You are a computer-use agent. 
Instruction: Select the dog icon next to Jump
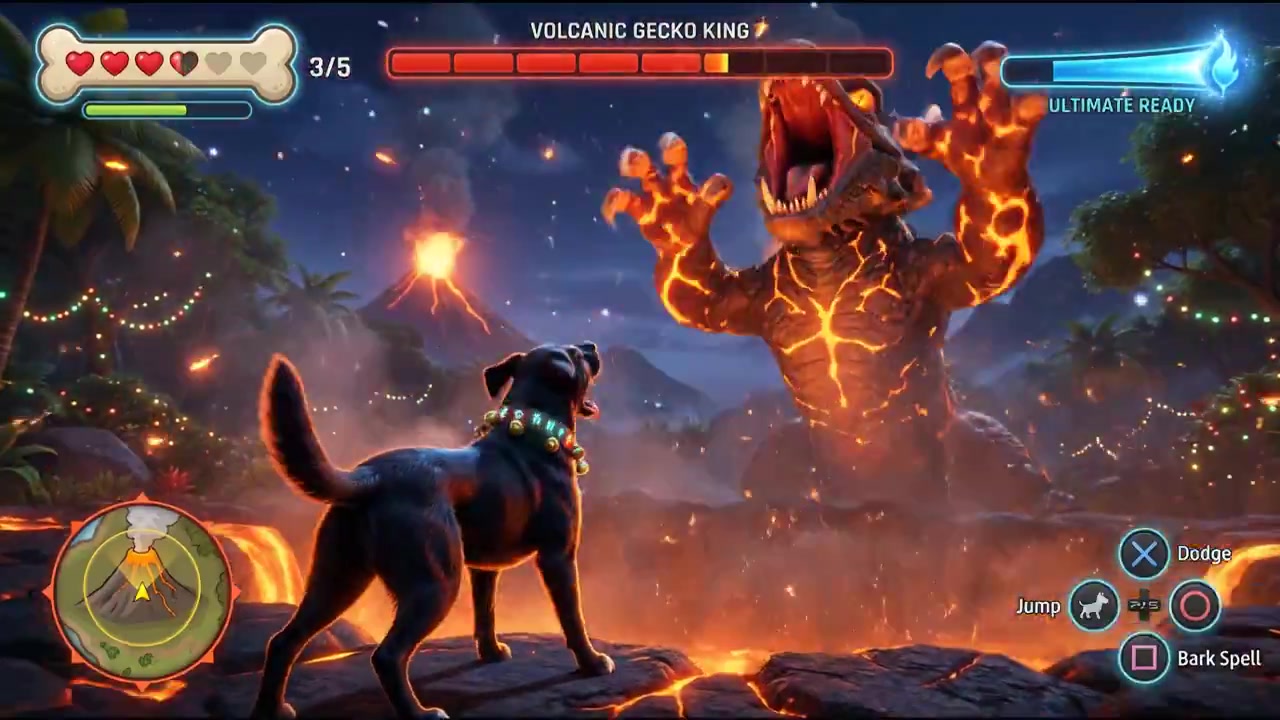1093,605
